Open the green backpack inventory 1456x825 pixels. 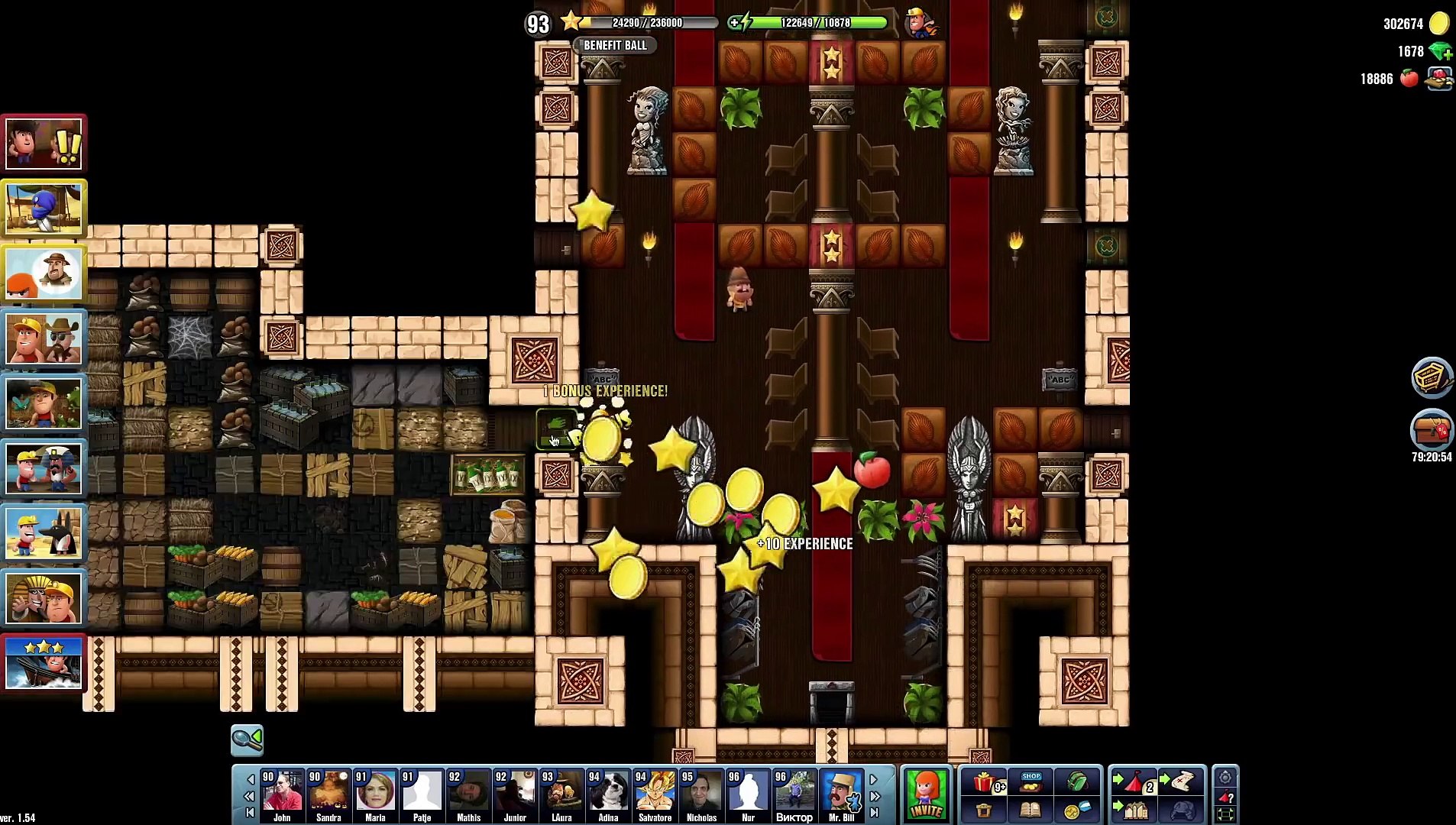(x=1077, y=781)
